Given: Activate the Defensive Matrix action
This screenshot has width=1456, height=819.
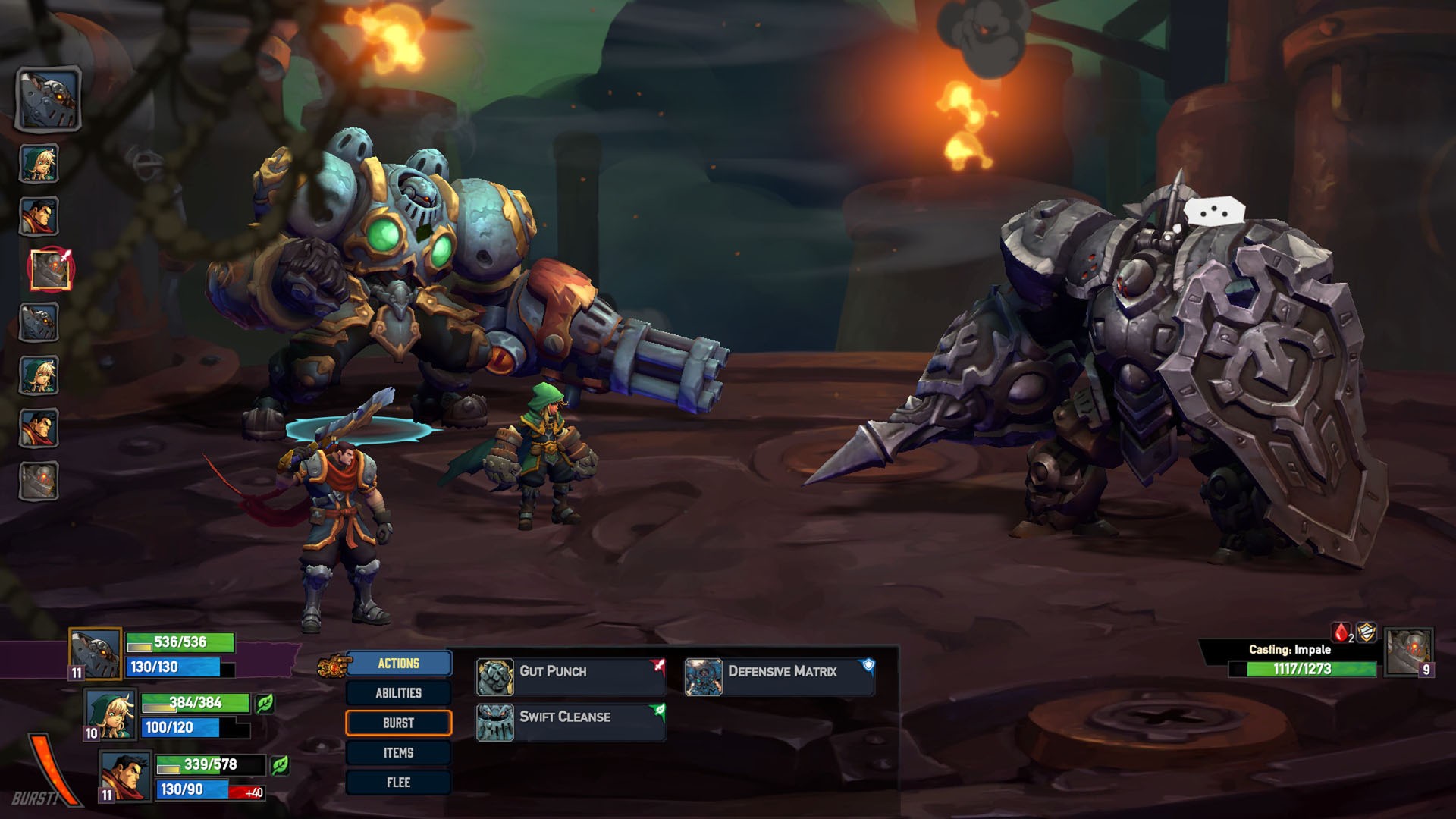Looking at the screenshot, I should point(780,676).
